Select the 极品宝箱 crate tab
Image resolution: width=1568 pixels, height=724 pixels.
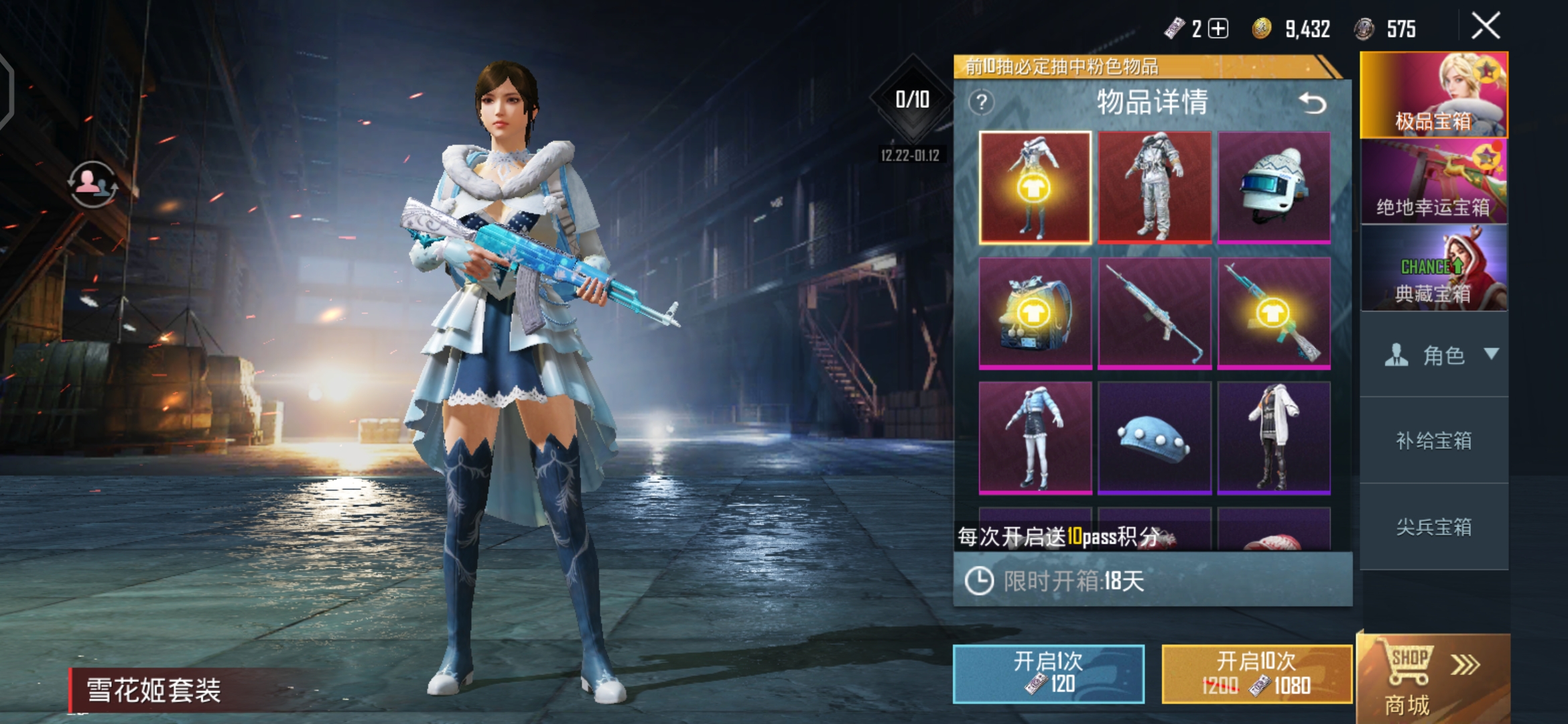(1434, 95)
